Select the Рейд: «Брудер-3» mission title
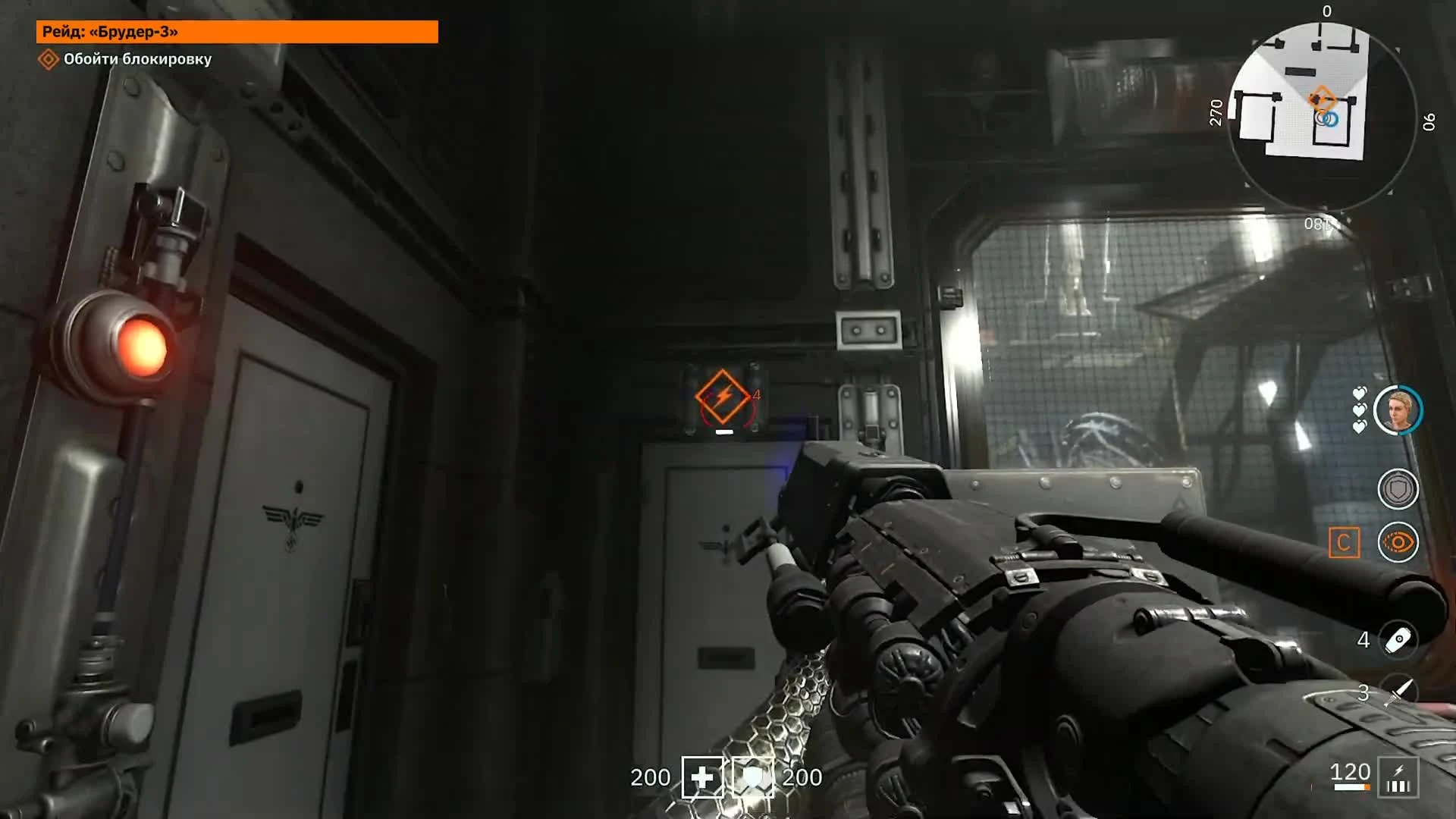 (x=110, y=33)
